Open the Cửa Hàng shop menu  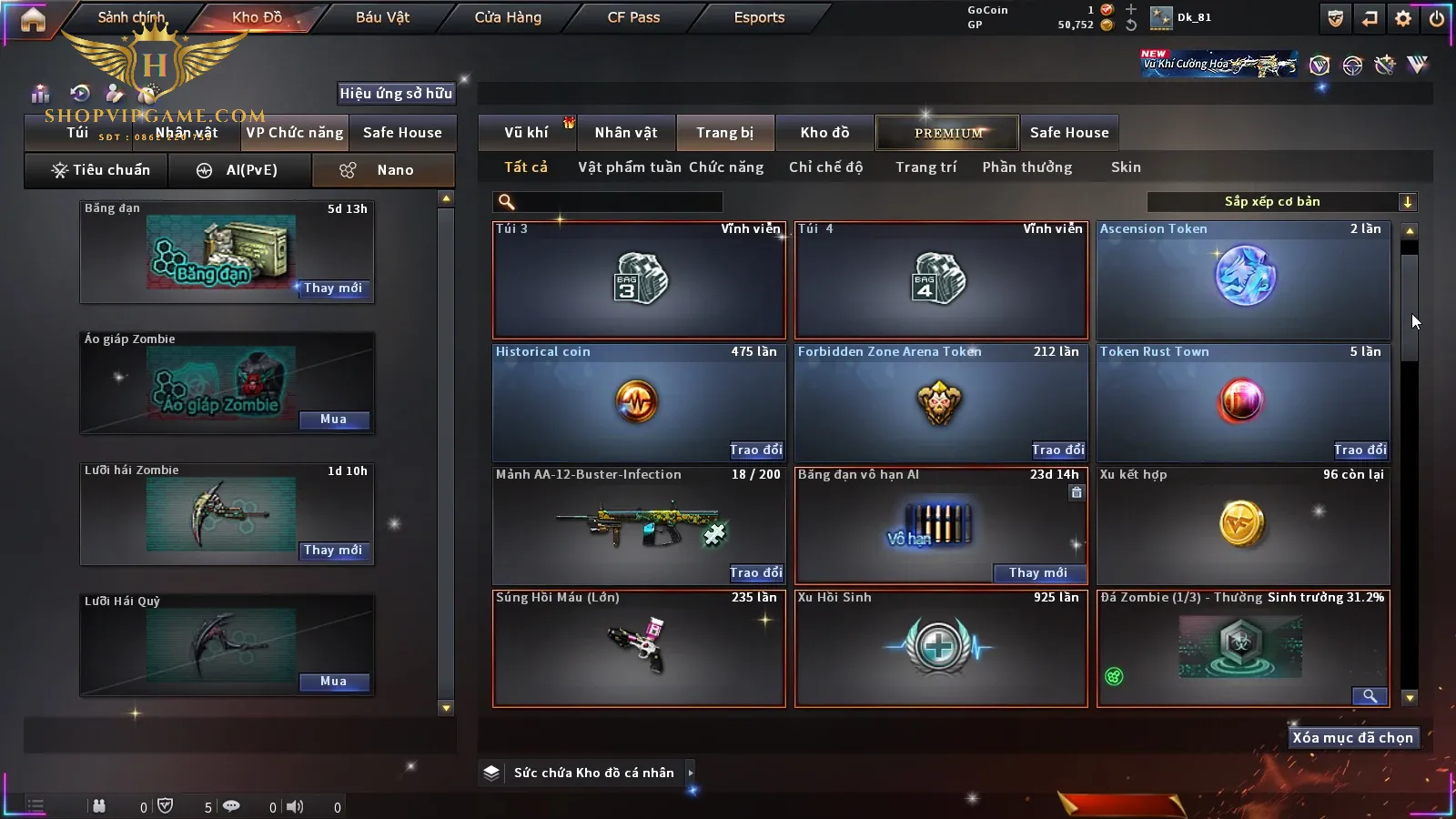[508, 17]
